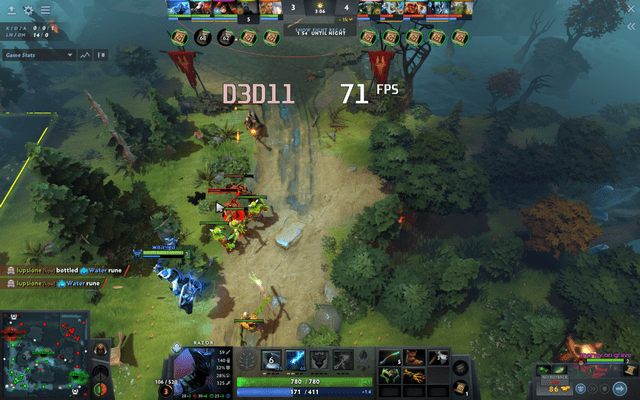
Task: Select the Unstable Current ability icon
Action: (318, 360)
